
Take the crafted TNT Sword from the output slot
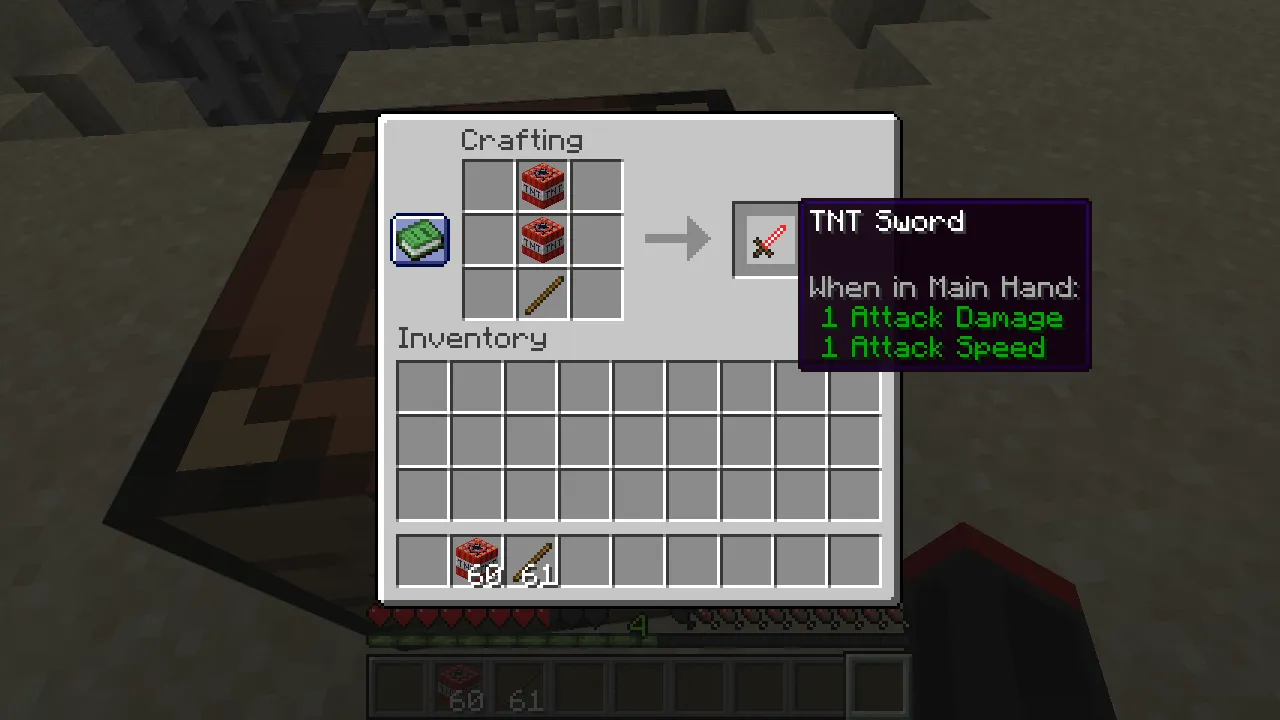coord(766,239)
